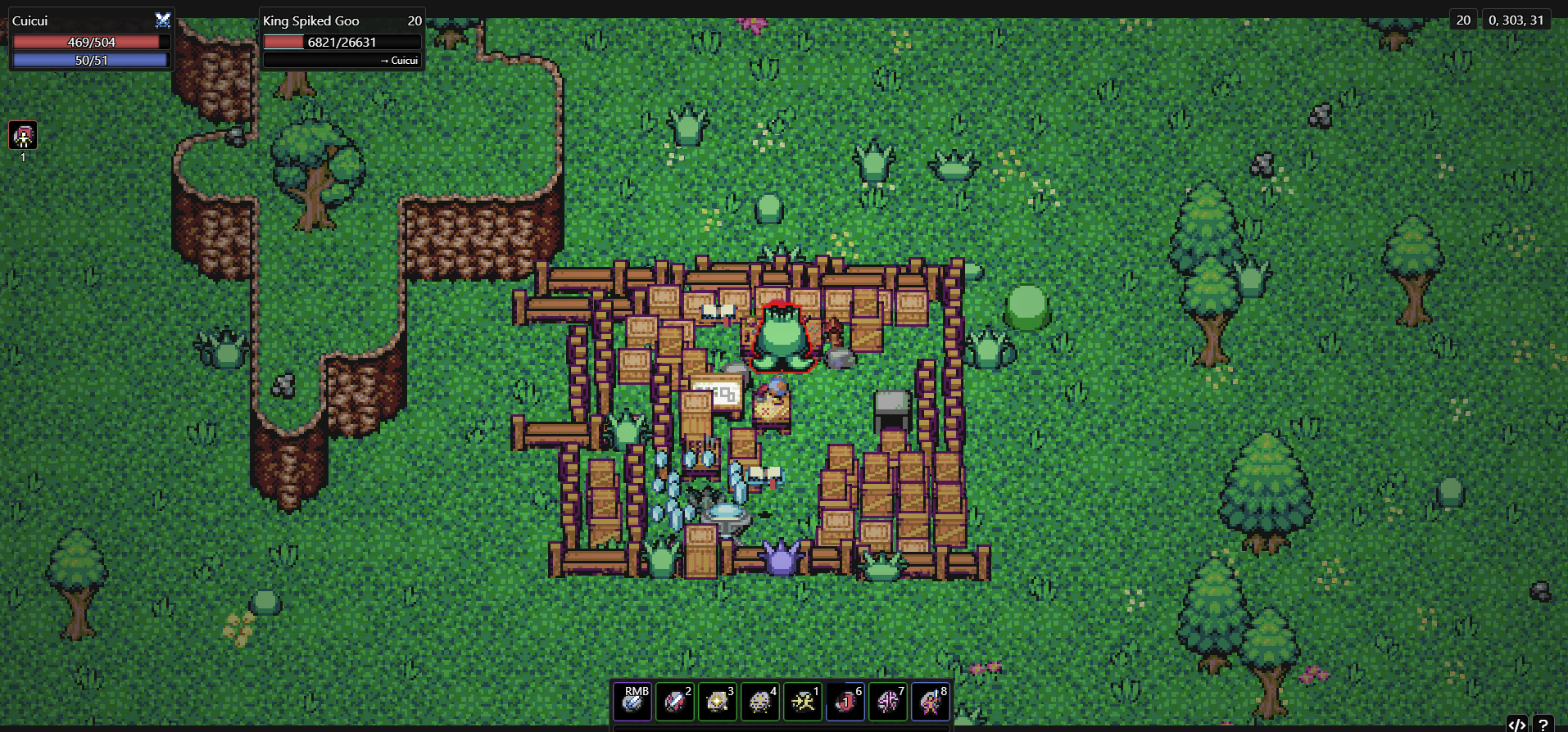Select the red potion in slot 6

click(x=845, y=702)
